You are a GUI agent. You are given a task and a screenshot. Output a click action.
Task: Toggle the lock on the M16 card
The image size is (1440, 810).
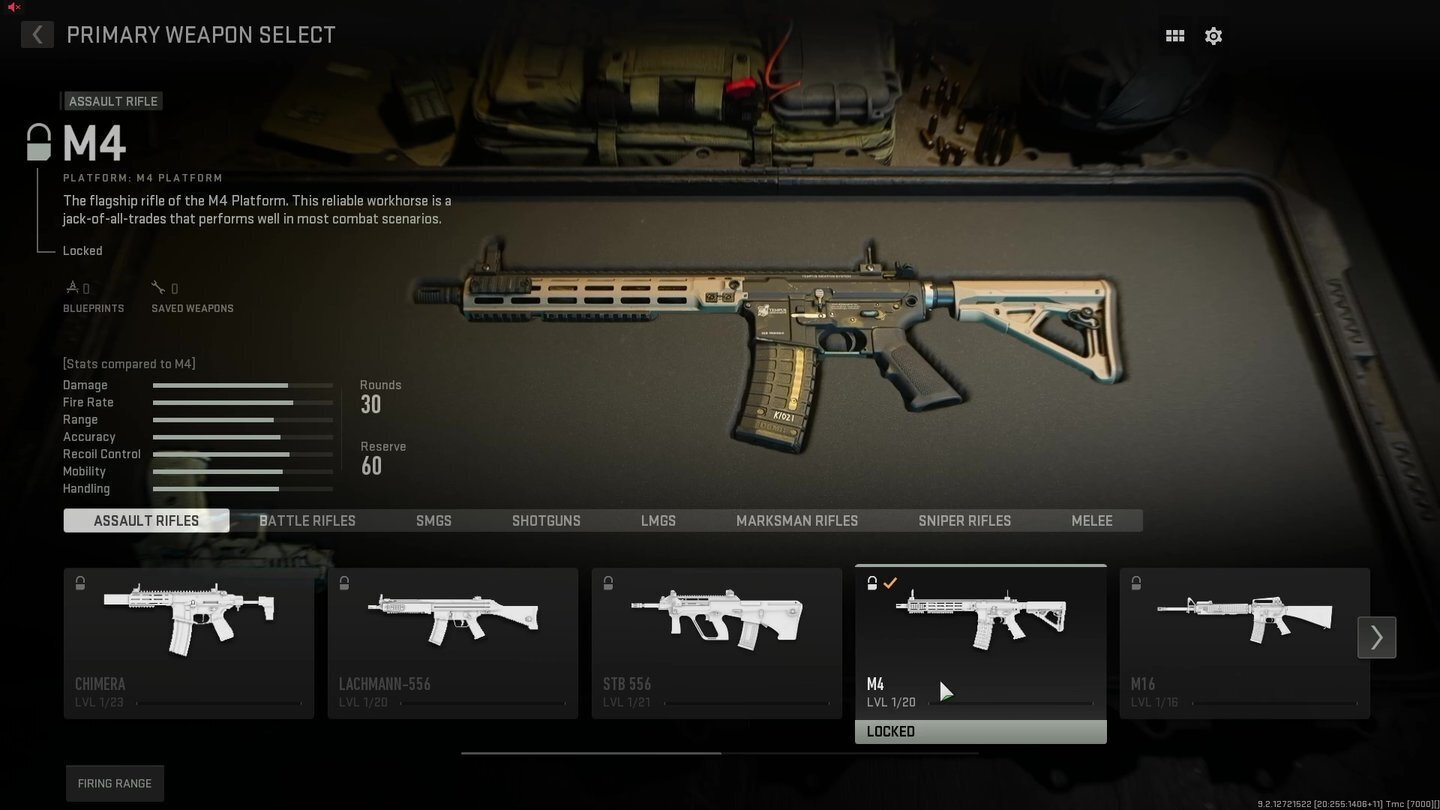click(x=1136, y=582)
